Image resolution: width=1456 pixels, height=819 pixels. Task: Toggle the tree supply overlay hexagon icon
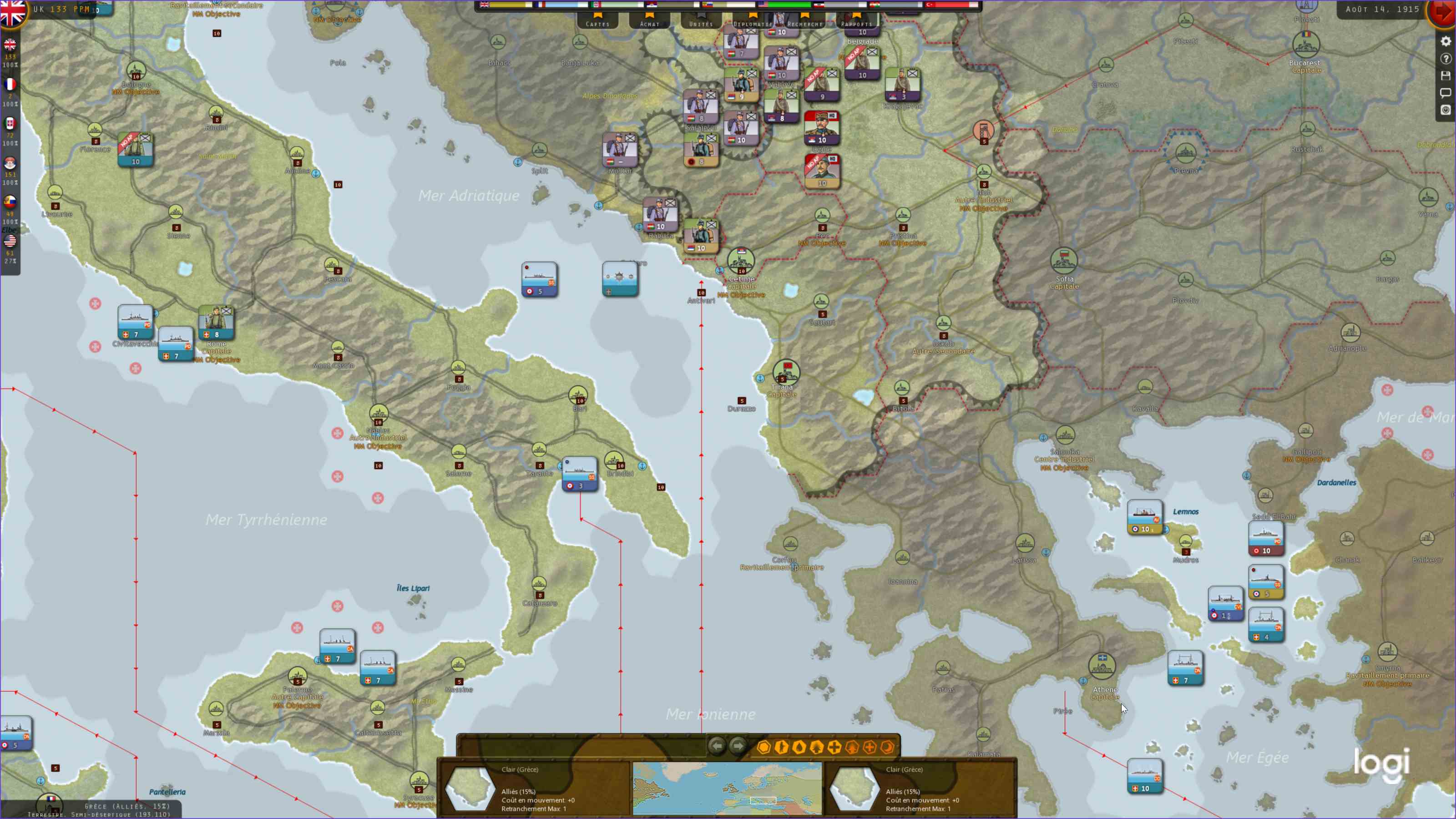817,746
